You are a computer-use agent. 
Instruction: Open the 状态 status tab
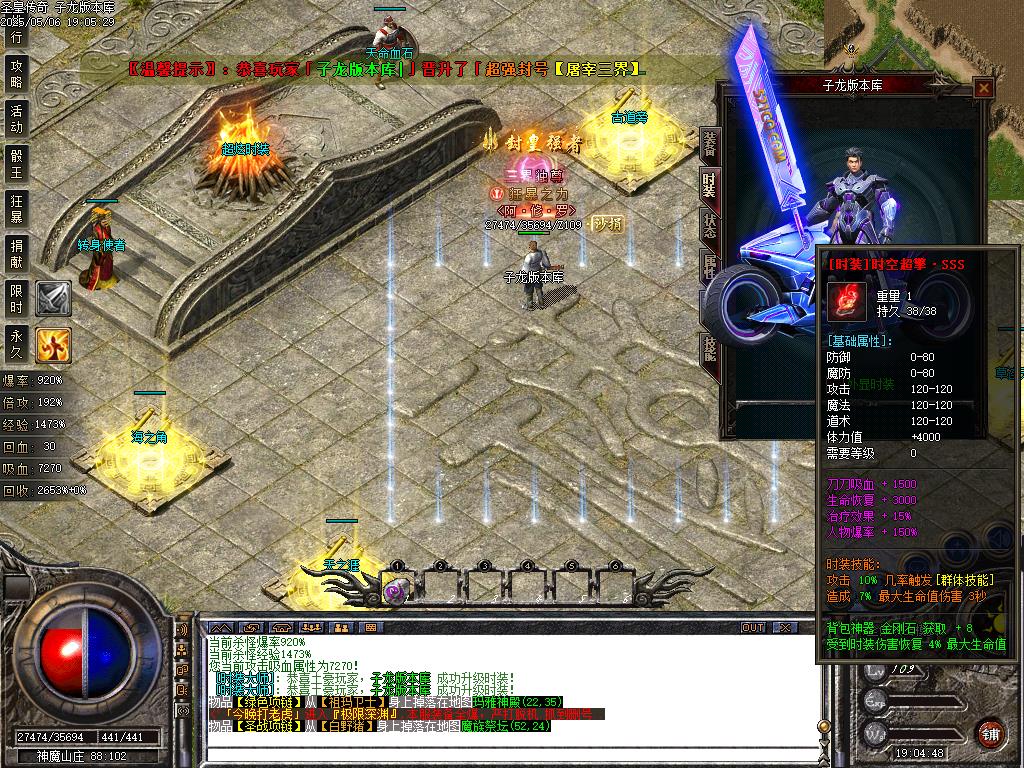tap(709, 224)
